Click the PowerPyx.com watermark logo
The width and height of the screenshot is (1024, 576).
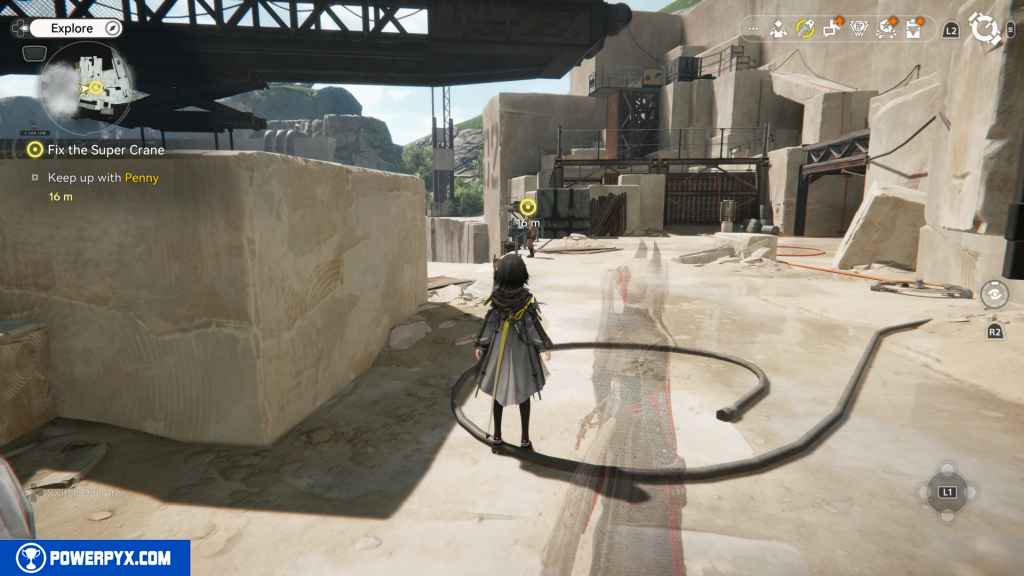click(x=95, y=558)
